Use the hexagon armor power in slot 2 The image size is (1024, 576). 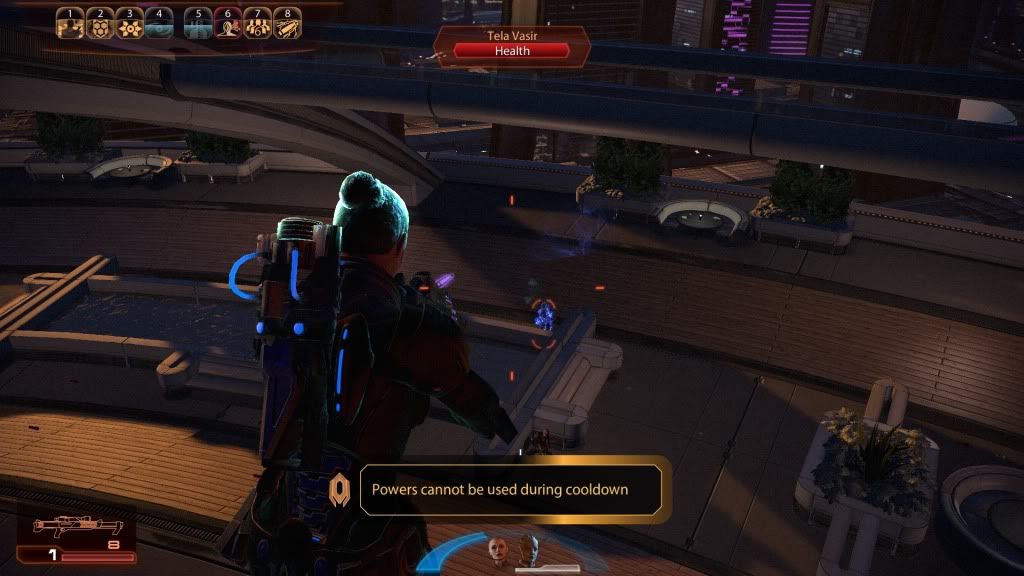pyautogui.click(x=99, y=24)
